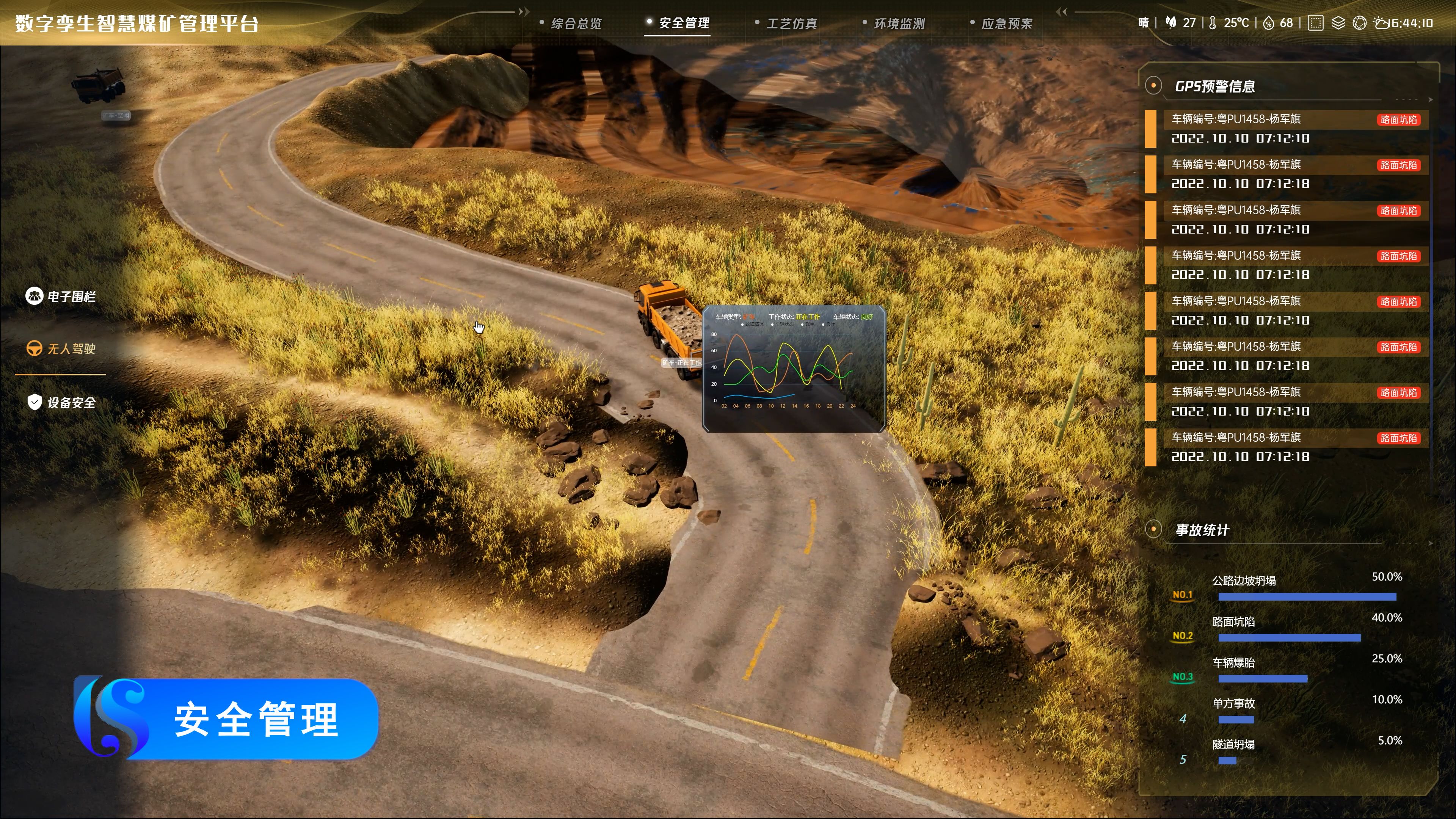Open the 电子围栏 side menu entry

[61, 296]
